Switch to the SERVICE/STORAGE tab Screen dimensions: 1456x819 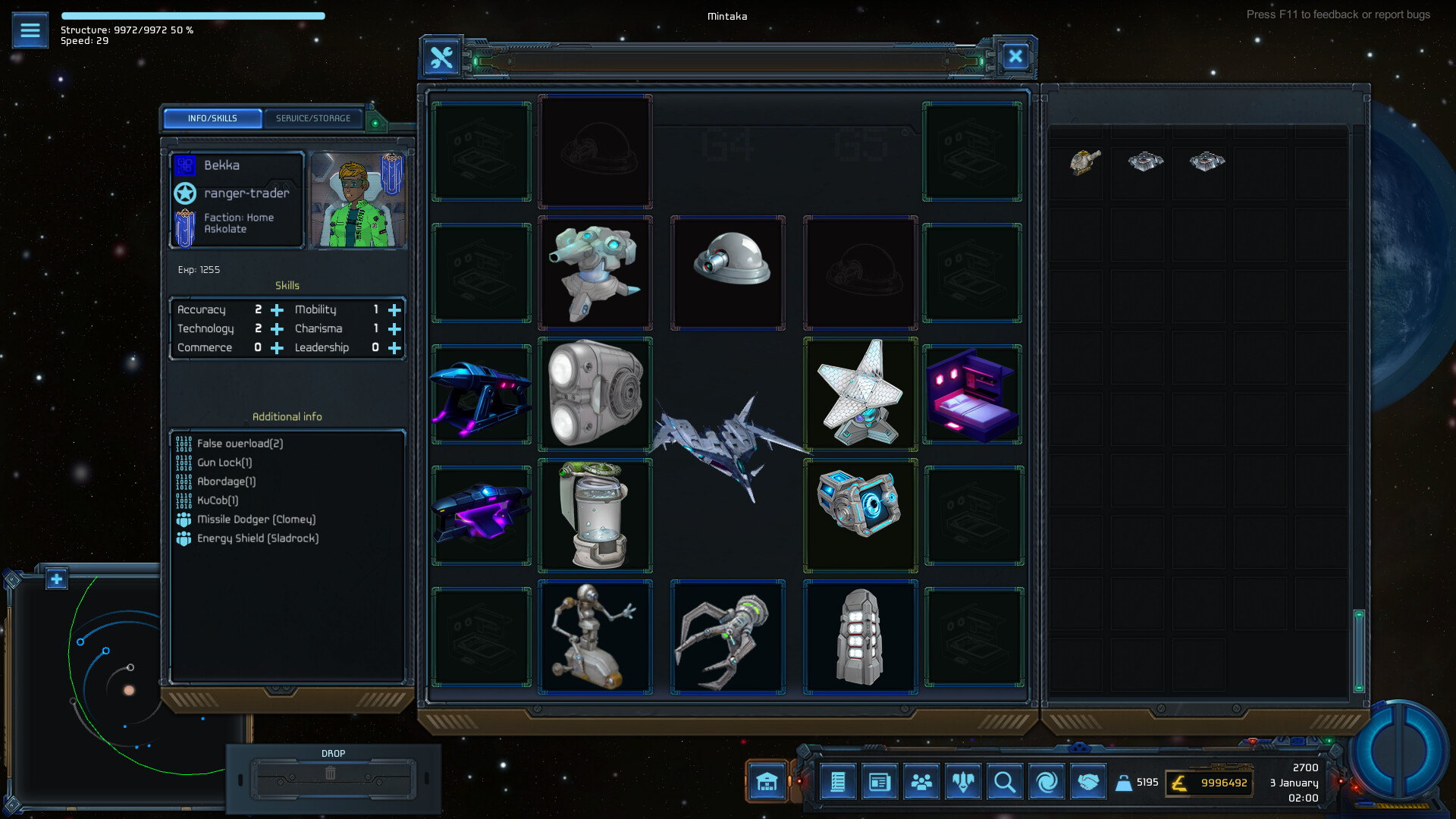click(314, 118)
